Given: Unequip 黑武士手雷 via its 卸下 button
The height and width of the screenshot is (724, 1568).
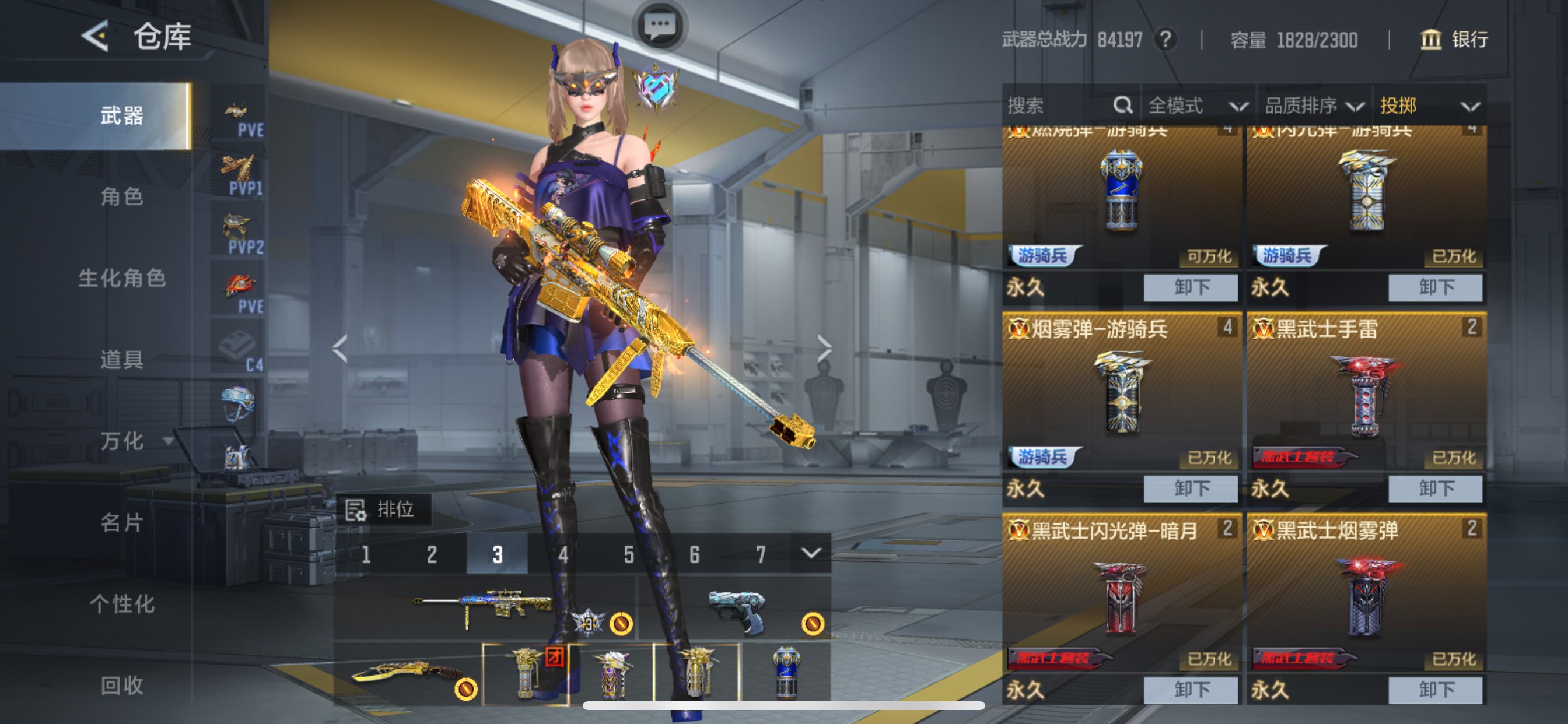Looking at the screenshot, I should pyautogui.click(x=1436, y=488).
